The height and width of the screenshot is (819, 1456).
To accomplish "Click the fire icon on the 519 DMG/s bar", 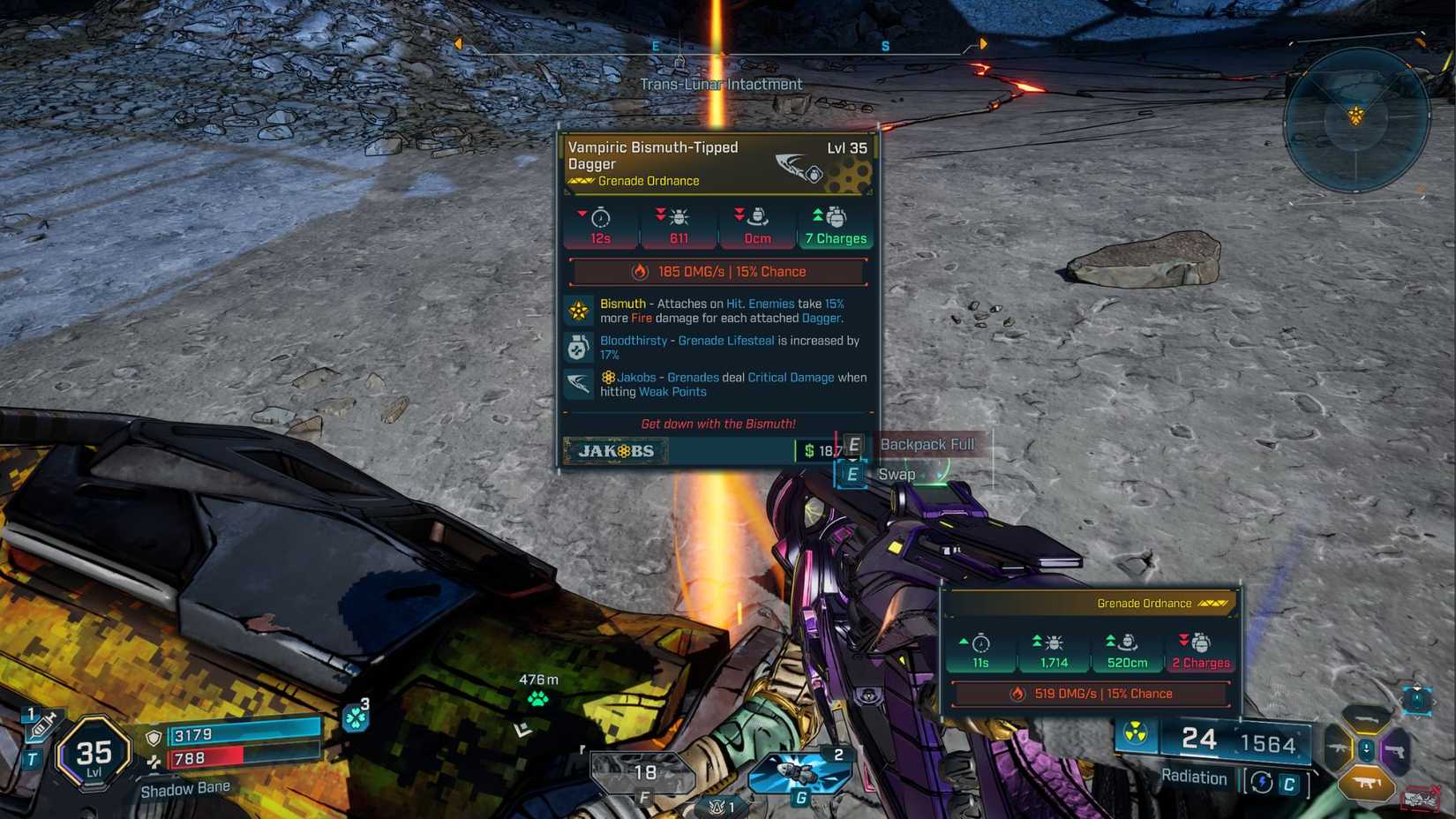I will pyautogui.click(x=1017, y=694).
